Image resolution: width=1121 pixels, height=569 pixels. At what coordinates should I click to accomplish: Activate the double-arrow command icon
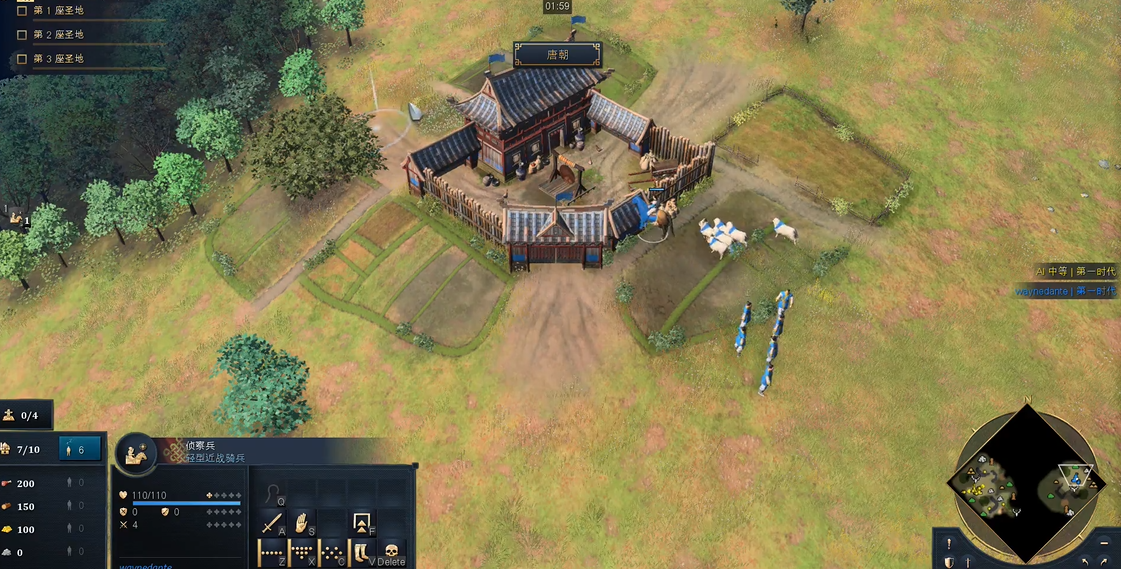pos(362,522)
